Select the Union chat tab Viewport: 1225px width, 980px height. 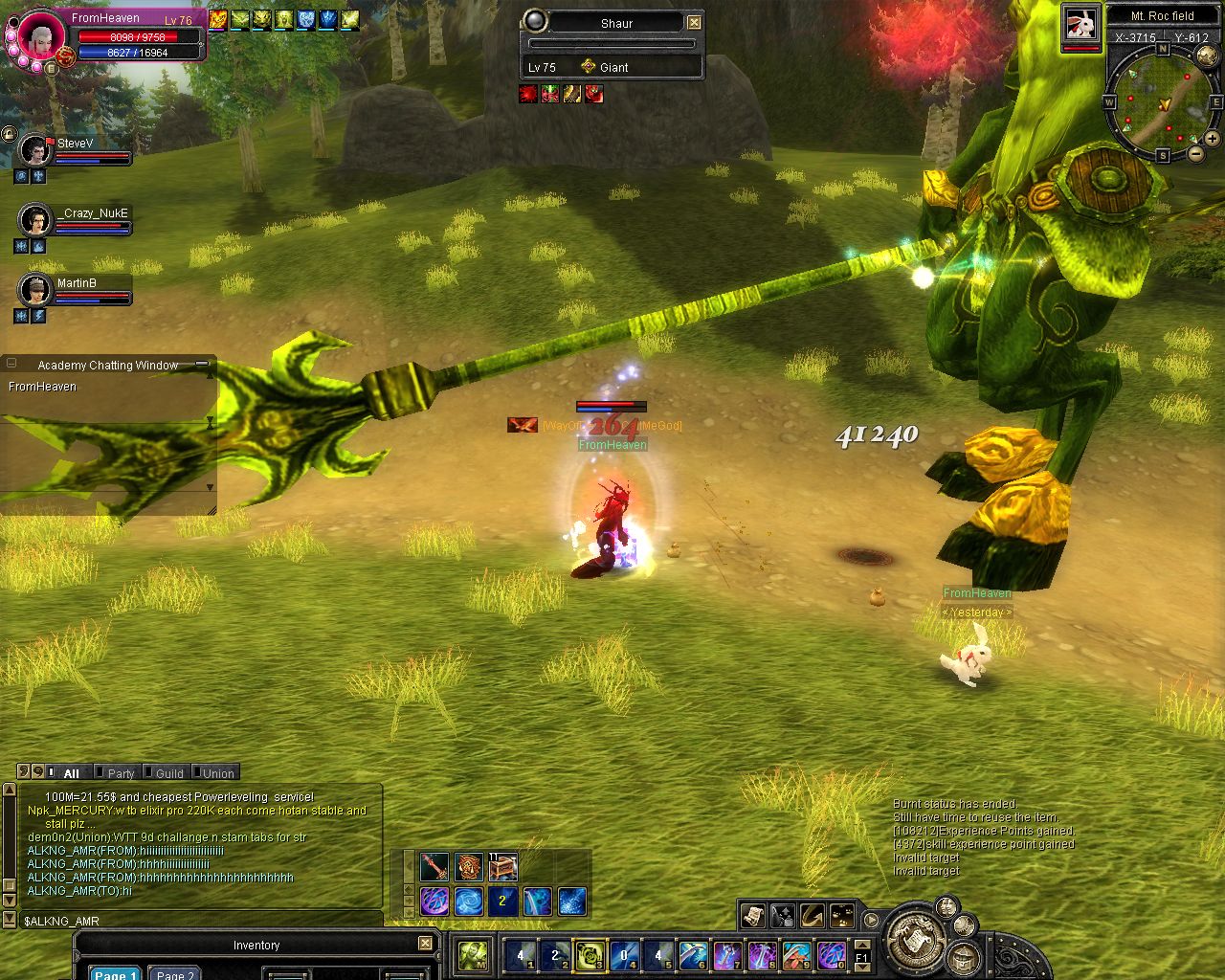pos(218,773)
